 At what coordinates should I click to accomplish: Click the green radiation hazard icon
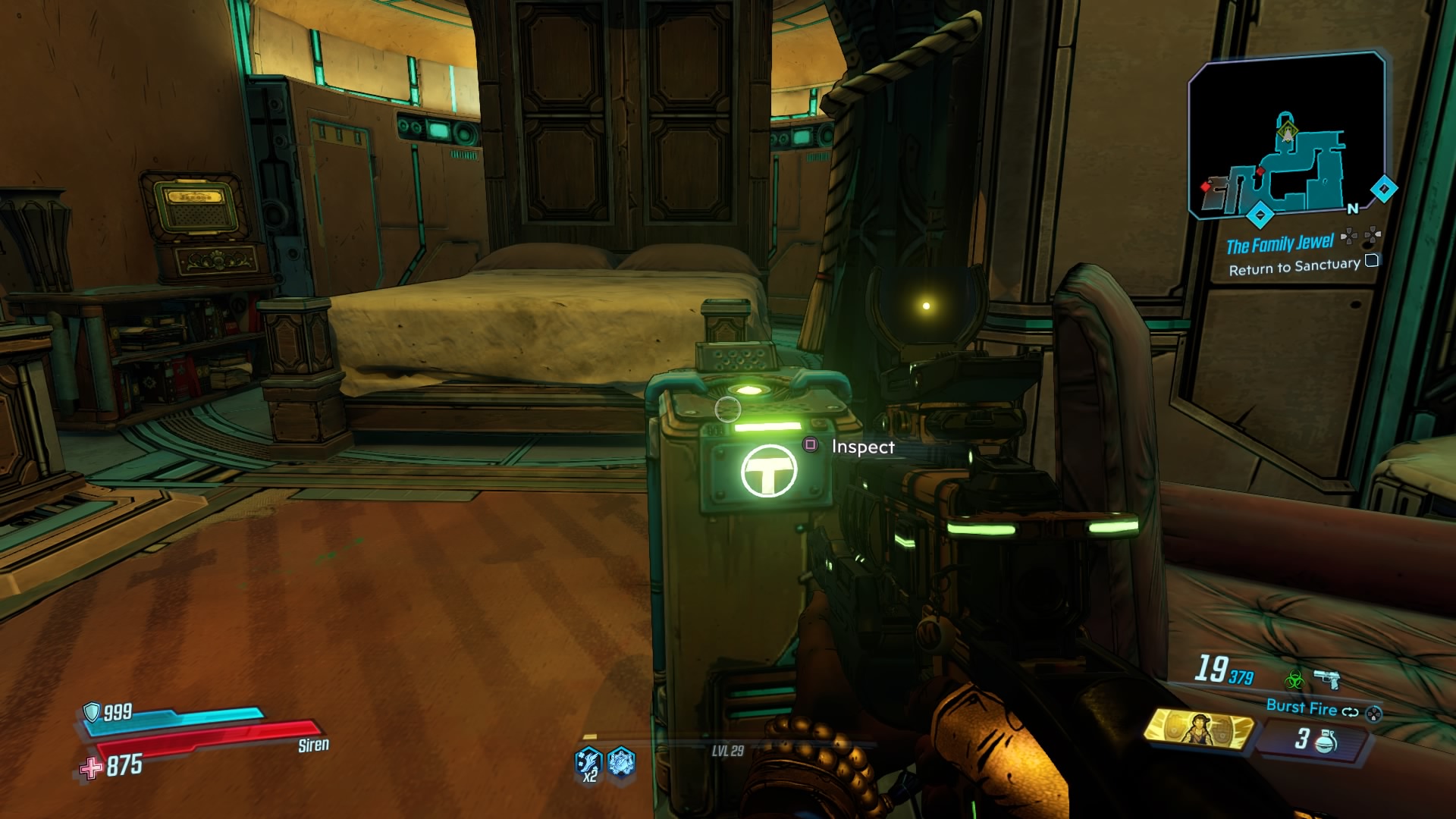coord(1296,679)
